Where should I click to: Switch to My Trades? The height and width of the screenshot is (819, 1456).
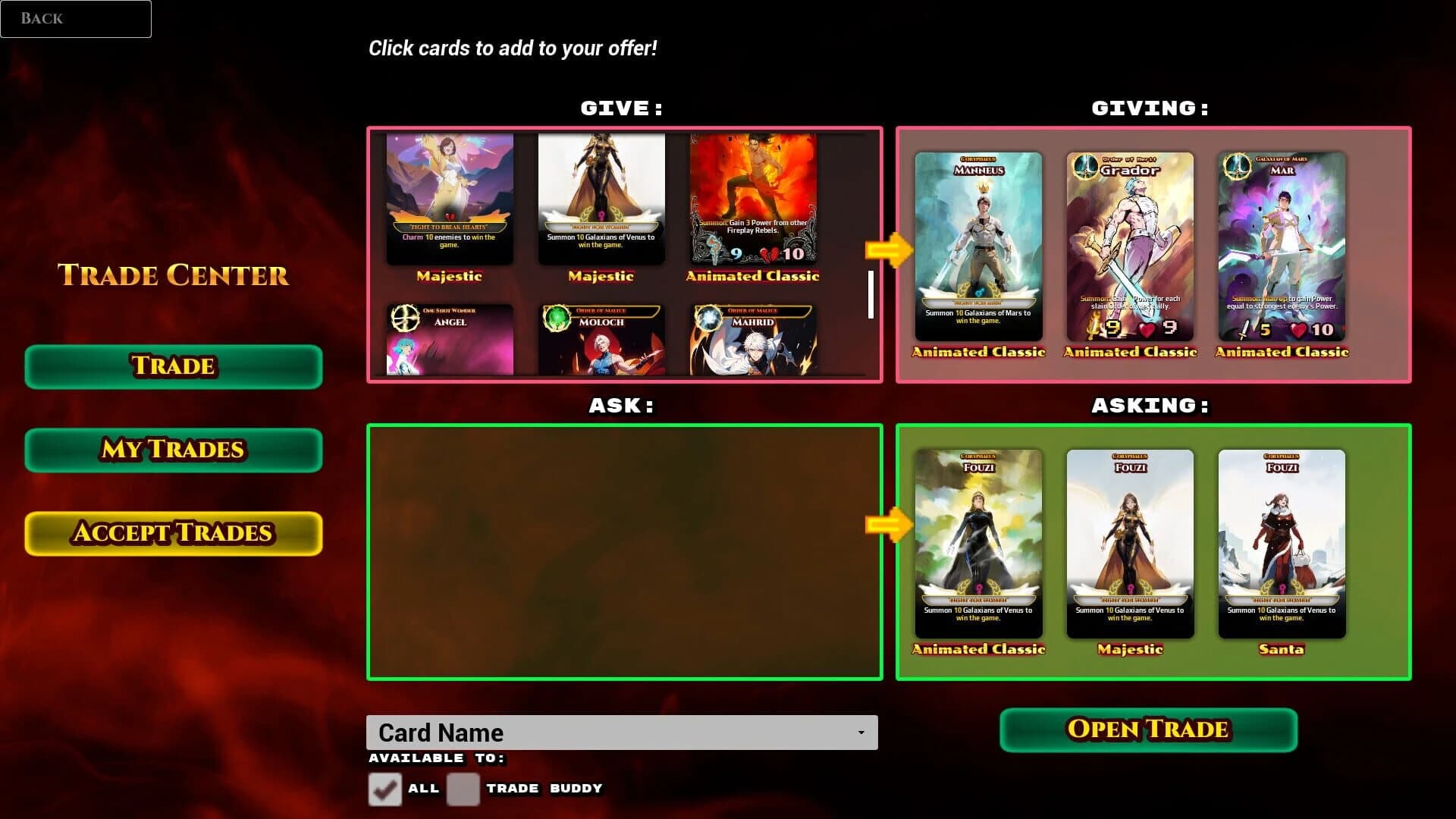click(x=173, y=450)
